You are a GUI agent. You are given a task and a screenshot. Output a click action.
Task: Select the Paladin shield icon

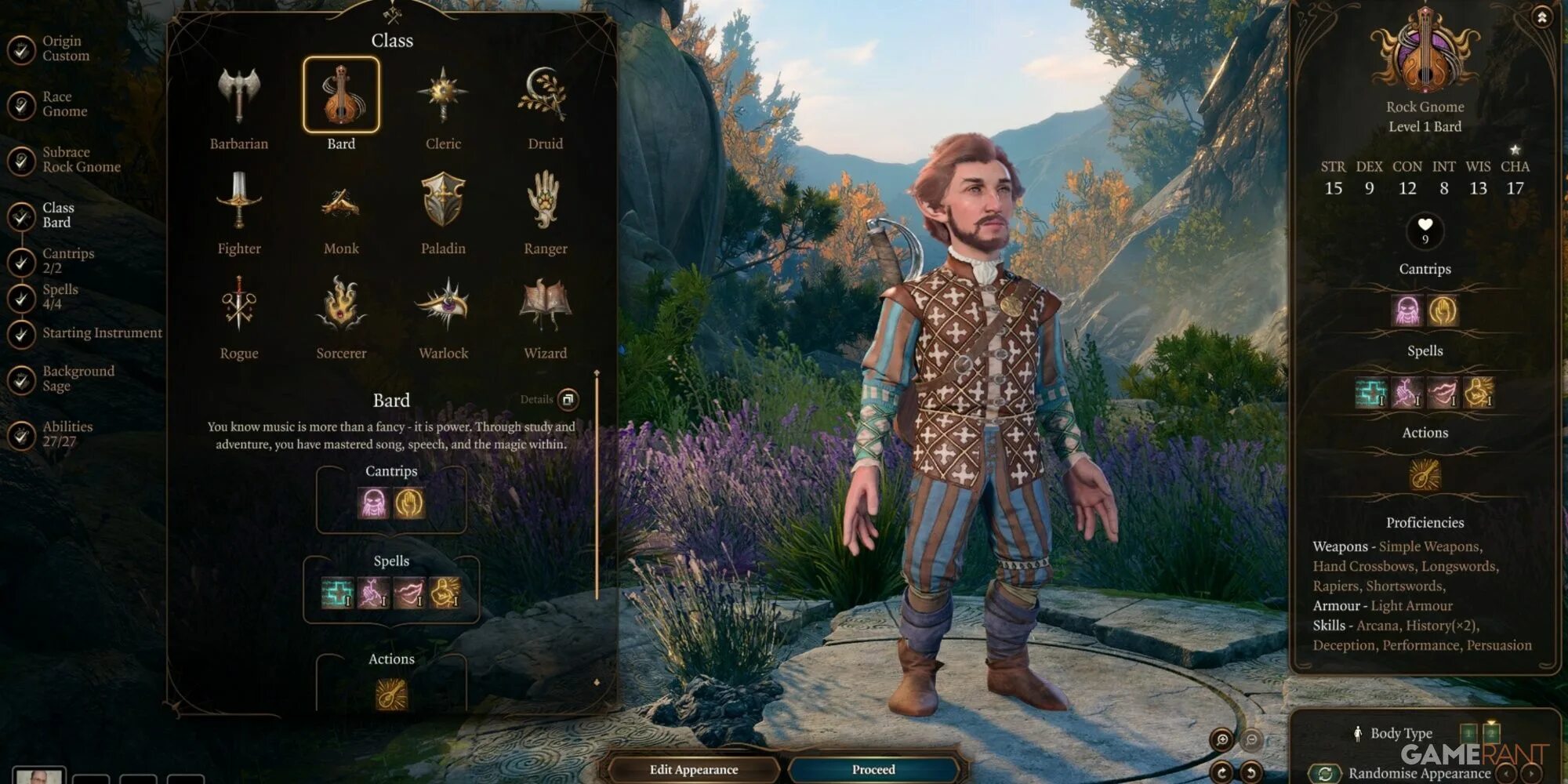[443, 201]
